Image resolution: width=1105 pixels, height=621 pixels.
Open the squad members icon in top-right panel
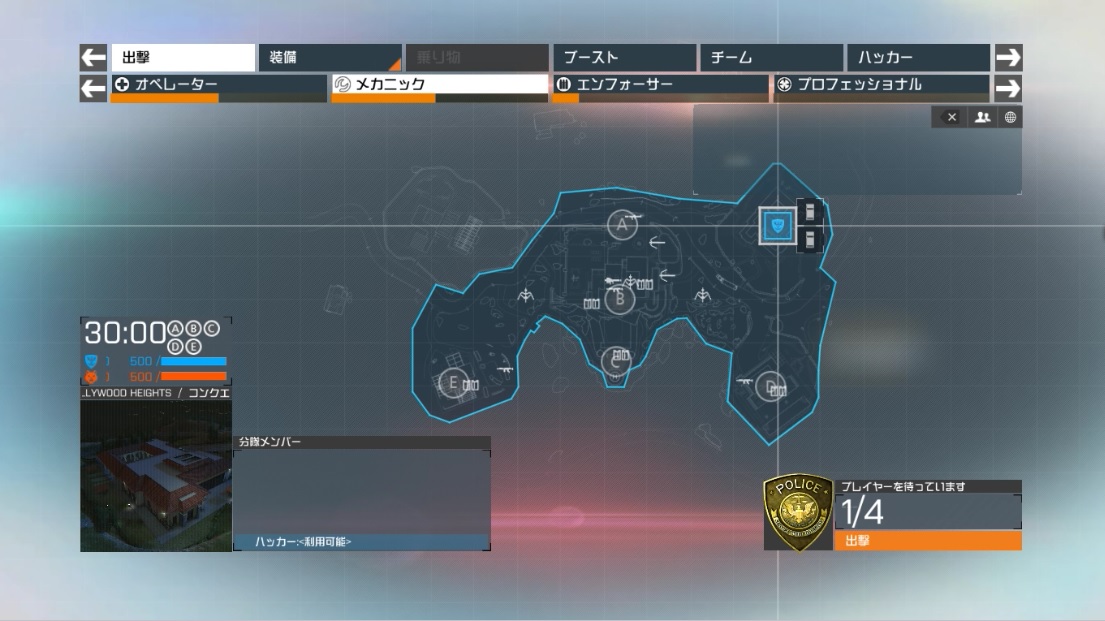[x=982, y=118]
